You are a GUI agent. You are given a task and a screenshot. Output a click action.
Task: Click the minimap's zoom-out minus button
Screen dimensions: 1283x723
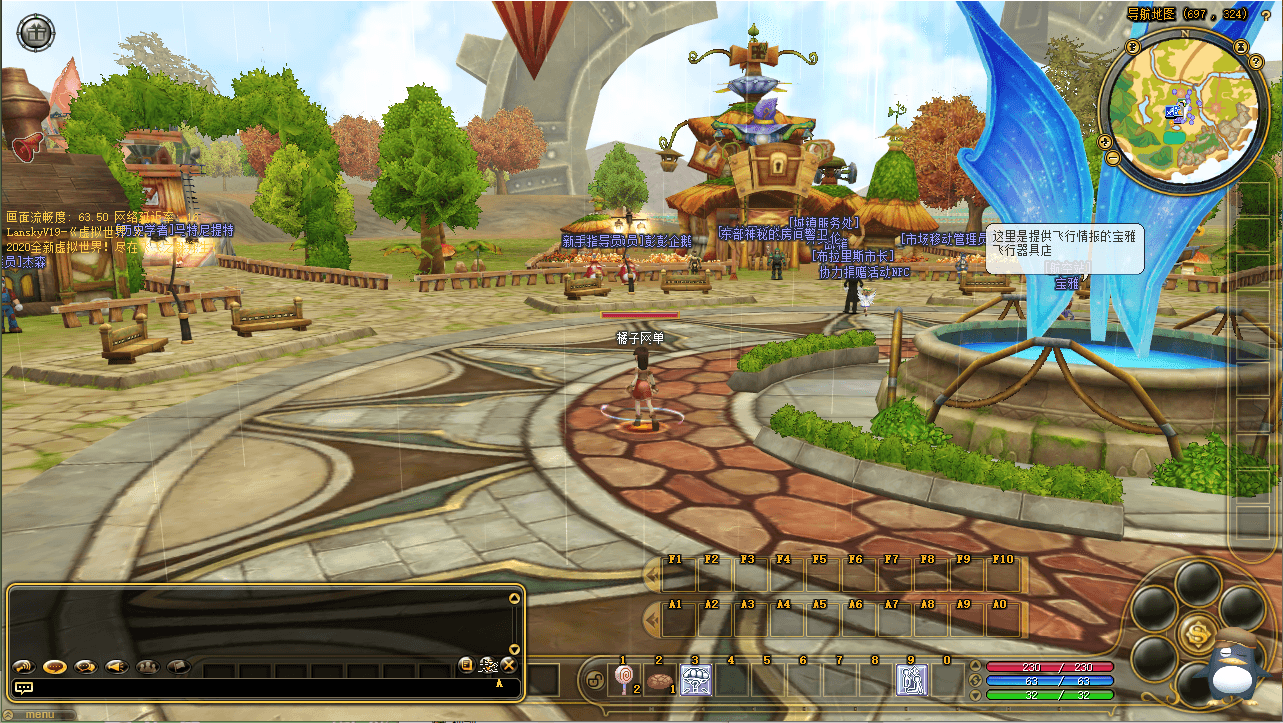[1112, 158]
